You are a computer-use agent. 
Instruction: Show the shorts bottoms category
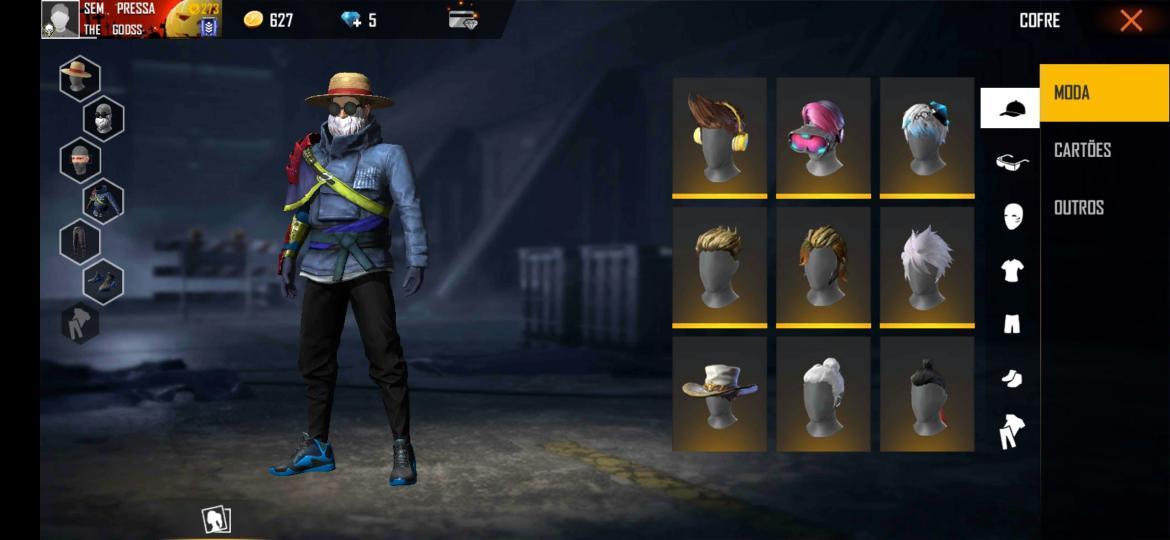click(x=1012, y=323)
